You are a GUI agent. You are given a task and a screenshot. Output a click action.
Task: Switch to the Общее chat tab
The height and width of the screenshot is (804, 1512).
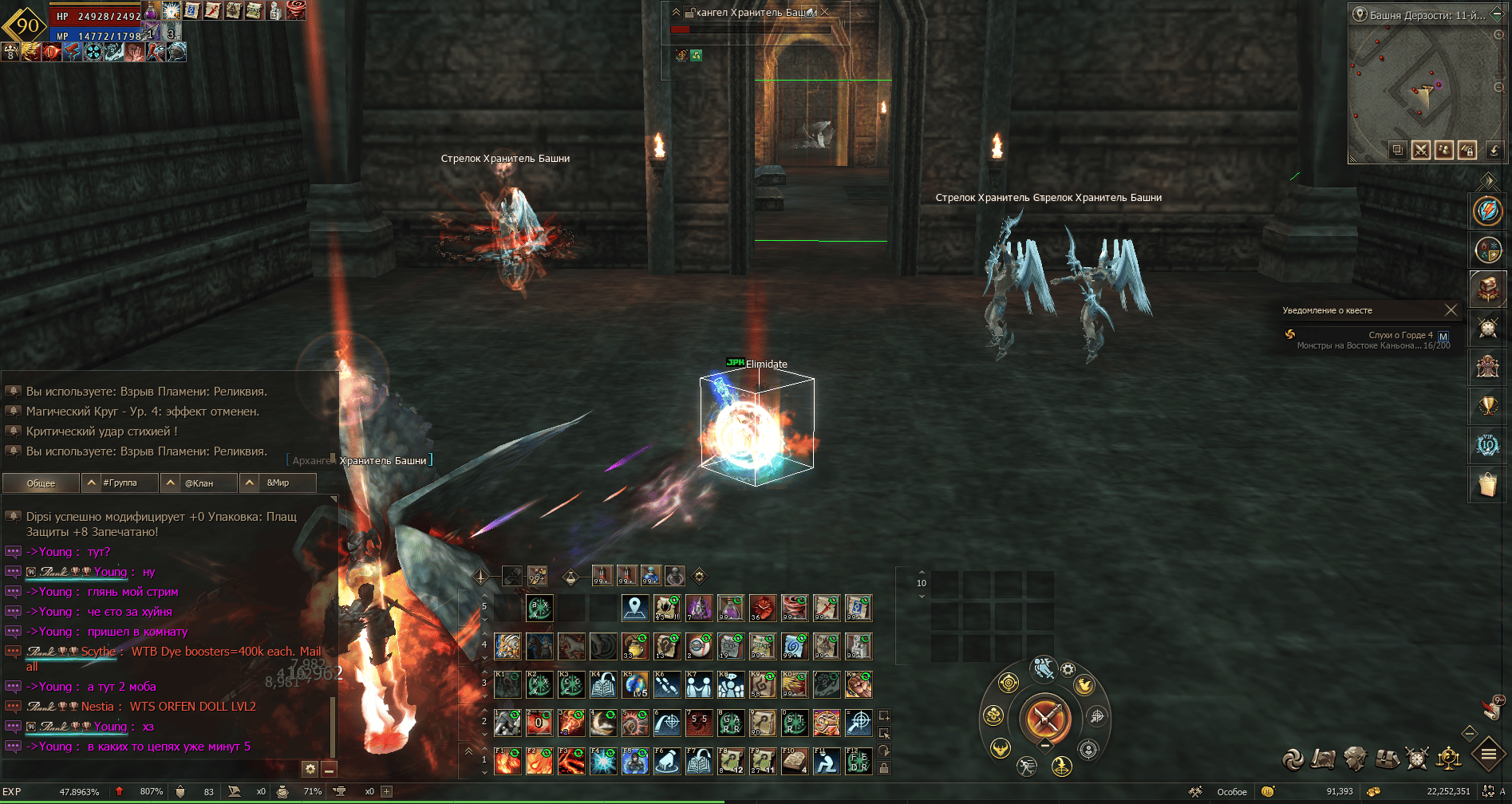41,483
